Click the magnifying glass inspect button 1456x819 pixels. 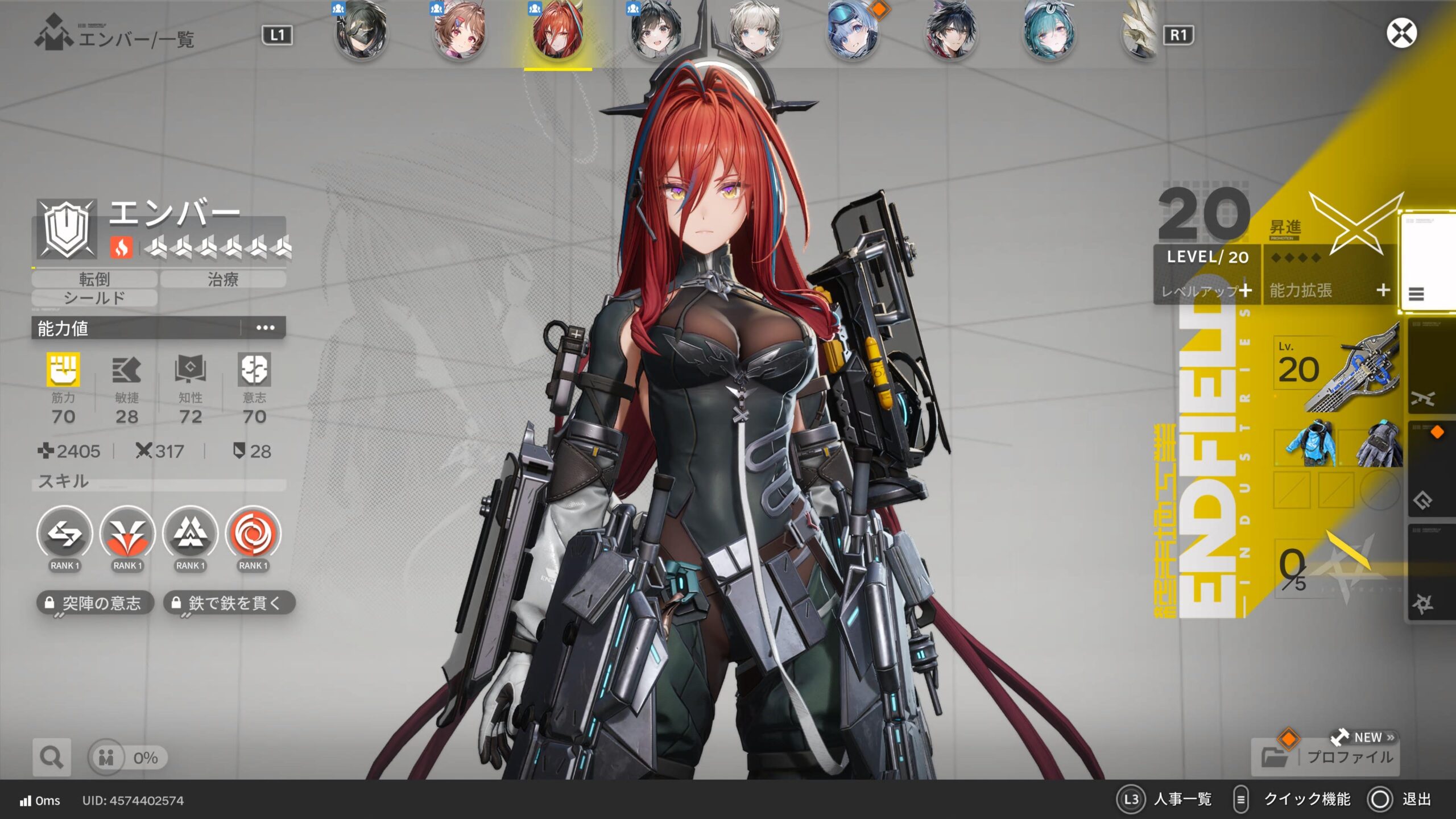click(x=52, y=757)
